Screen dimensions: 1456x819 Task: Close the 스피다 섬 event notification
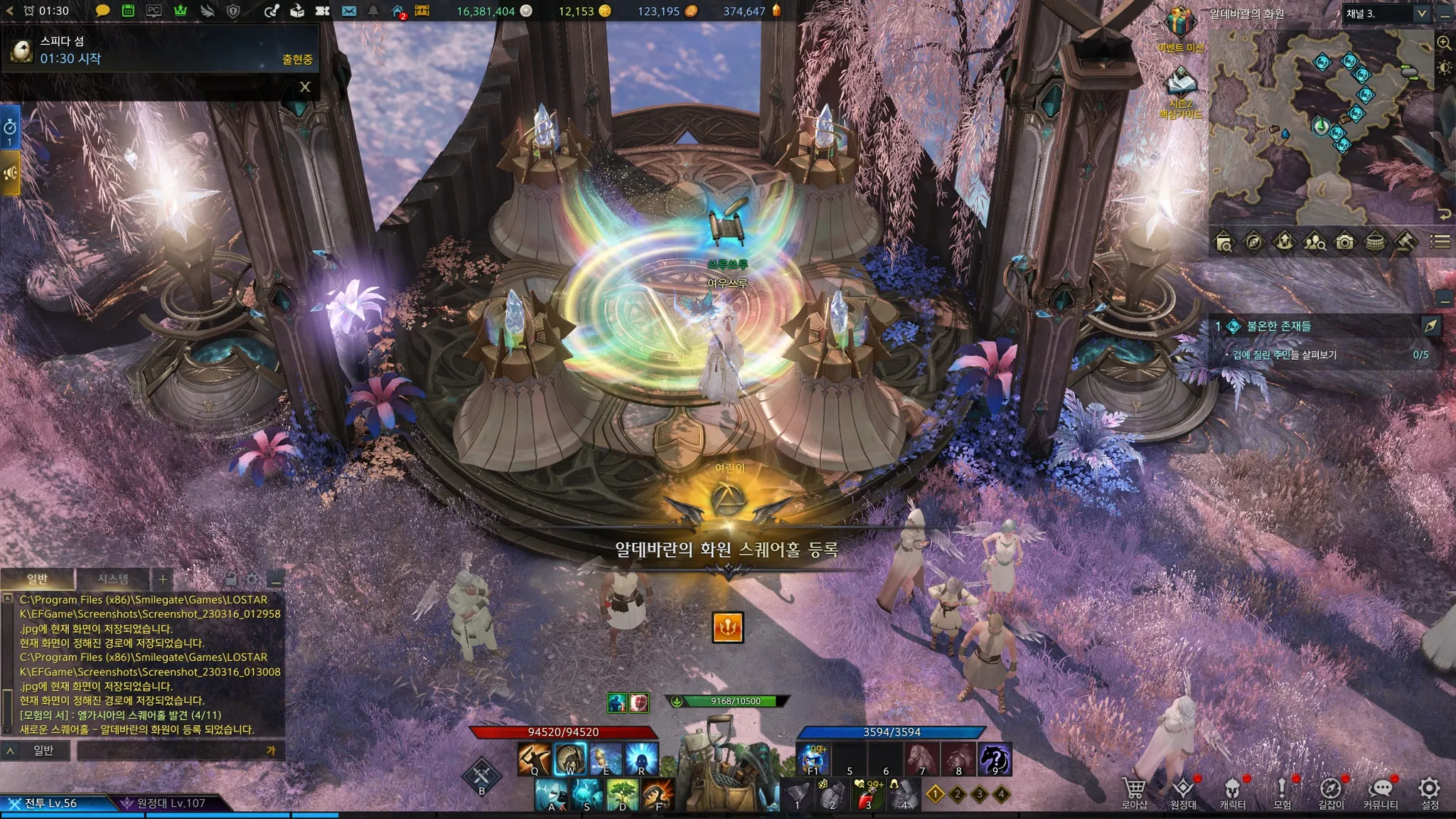[305, 87]
